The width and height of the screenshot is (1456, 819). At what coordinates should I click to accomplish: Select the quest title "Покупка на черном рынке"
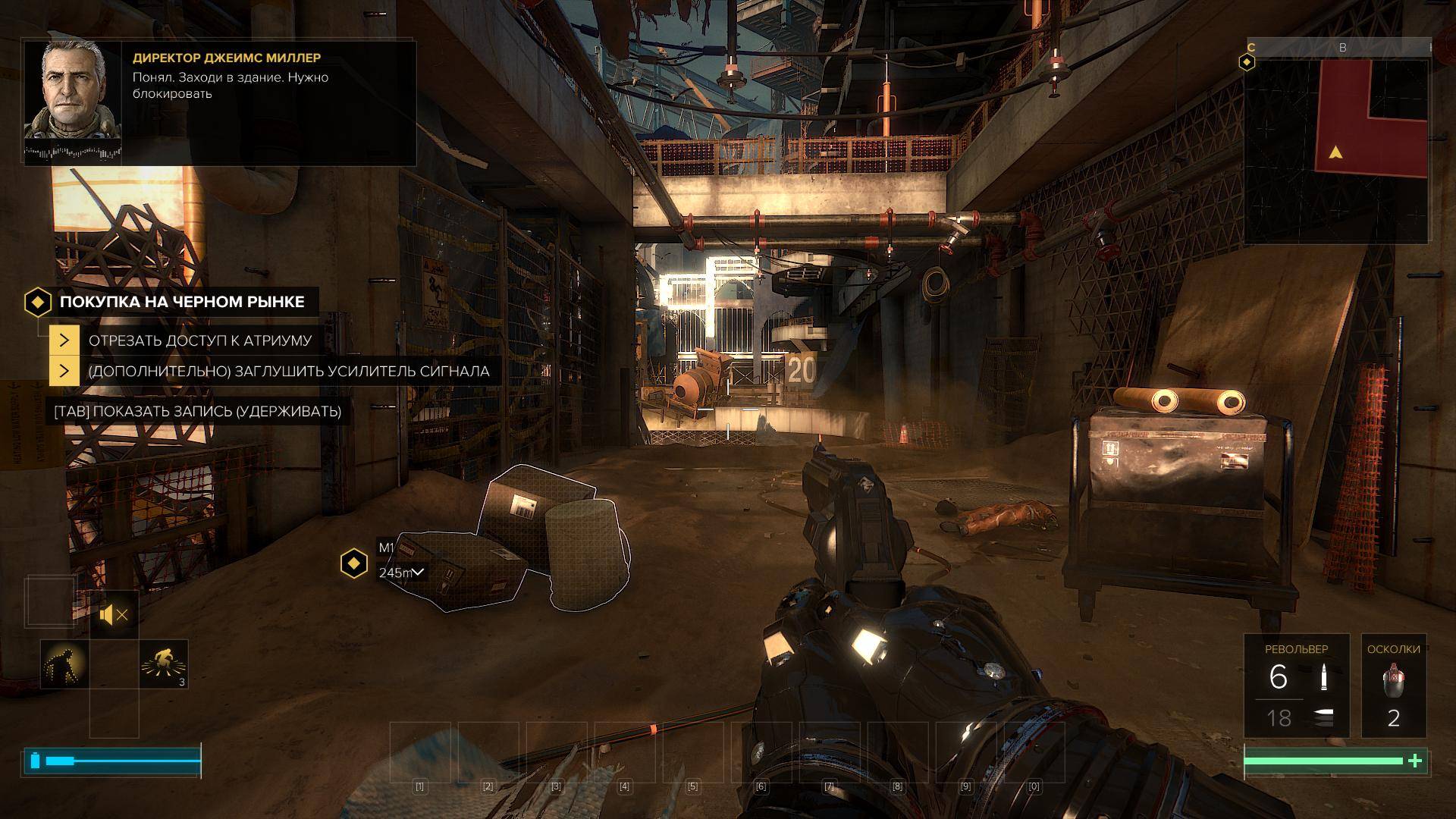(x=182, y=302)
